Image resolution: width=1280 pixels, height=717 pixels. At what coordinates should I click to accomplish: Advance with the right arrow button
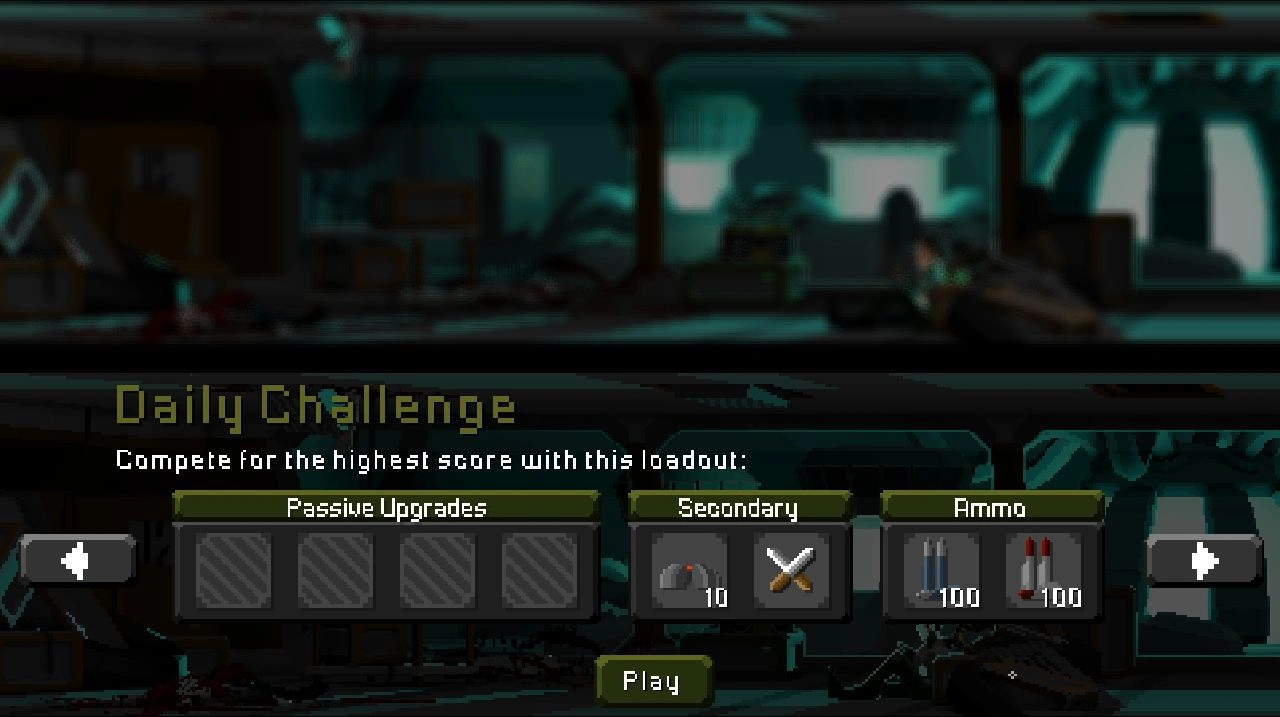(1204, 560)
